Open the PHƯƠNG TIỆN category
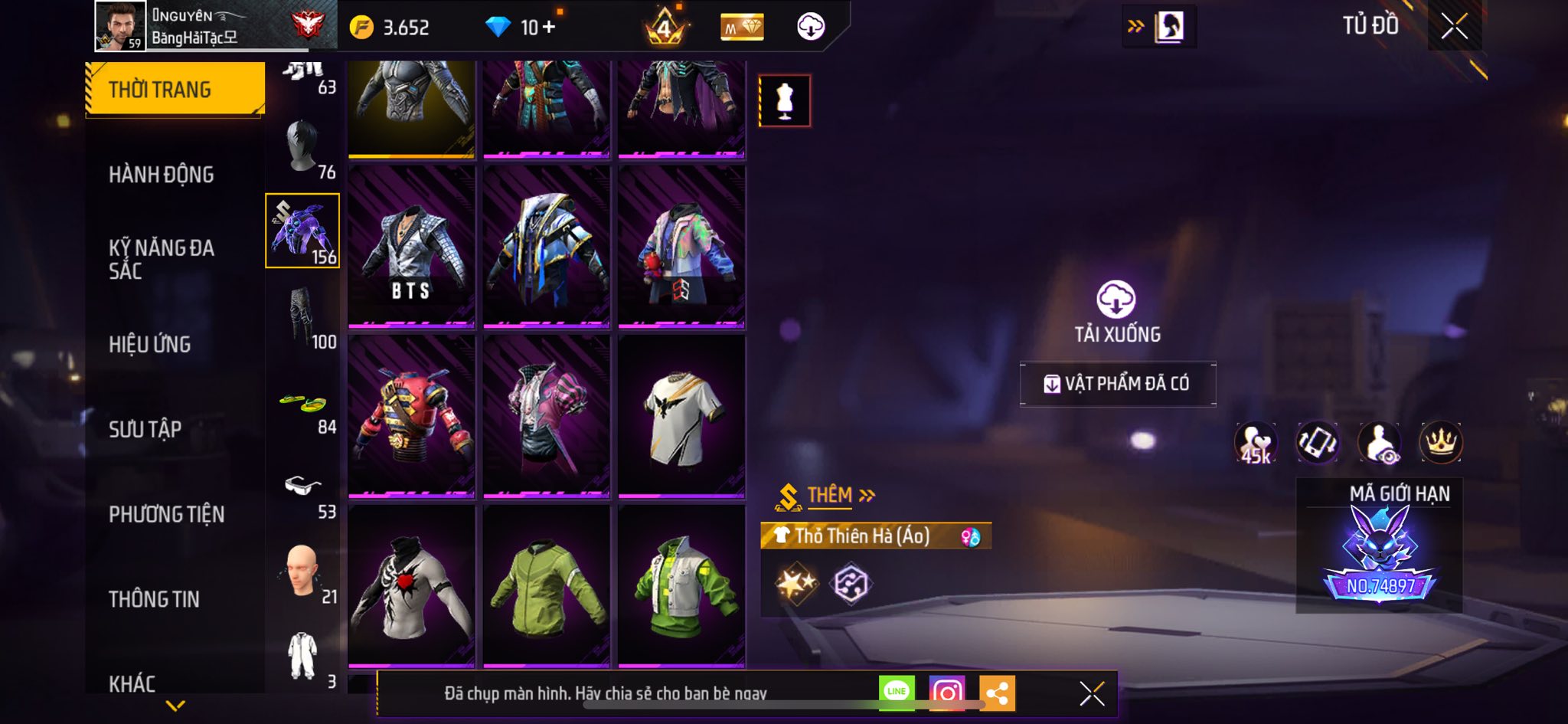 click(166, 514)
